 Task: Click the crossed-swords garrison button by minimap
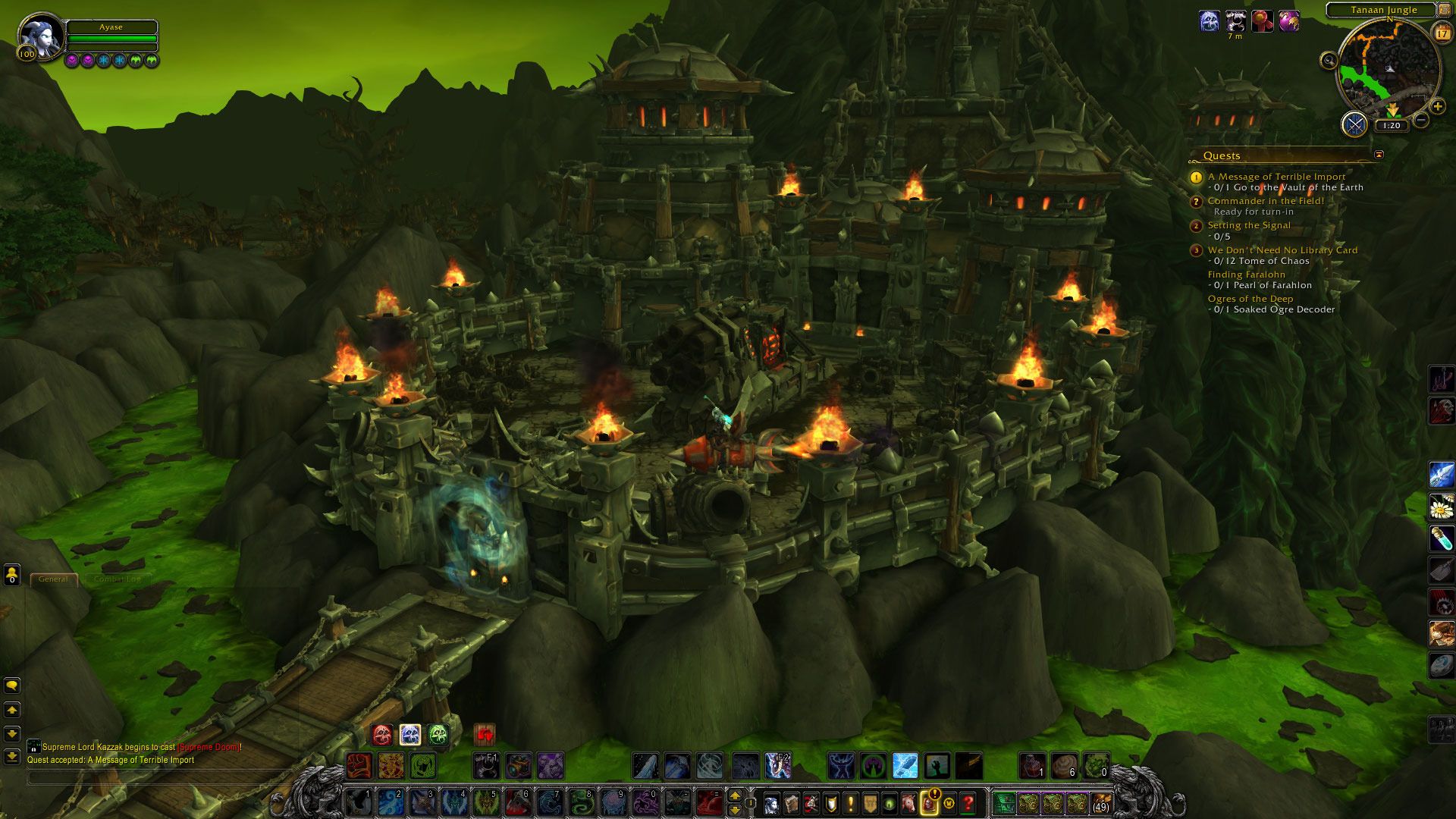1354,124
